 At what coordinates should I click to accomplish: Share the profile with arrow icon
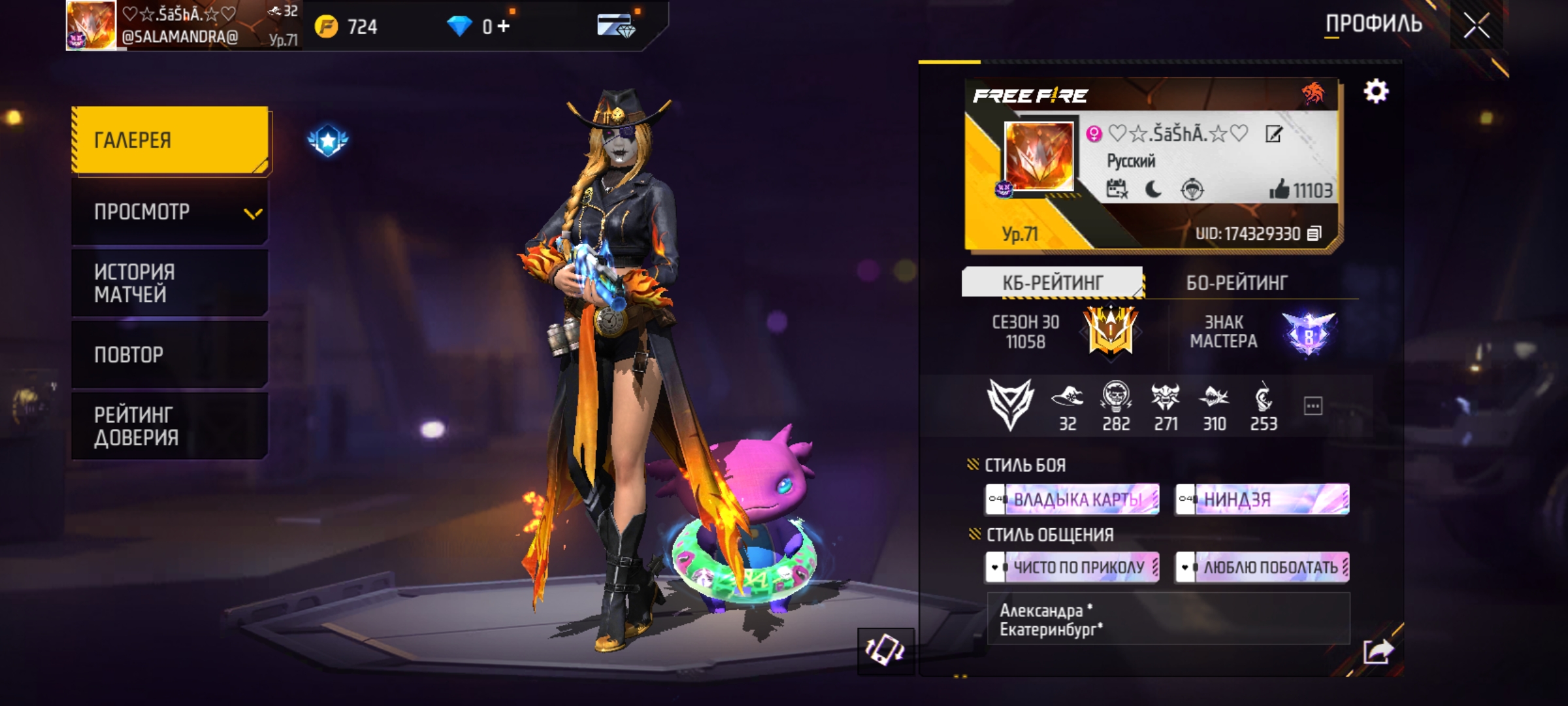(x=1377, y=651)
